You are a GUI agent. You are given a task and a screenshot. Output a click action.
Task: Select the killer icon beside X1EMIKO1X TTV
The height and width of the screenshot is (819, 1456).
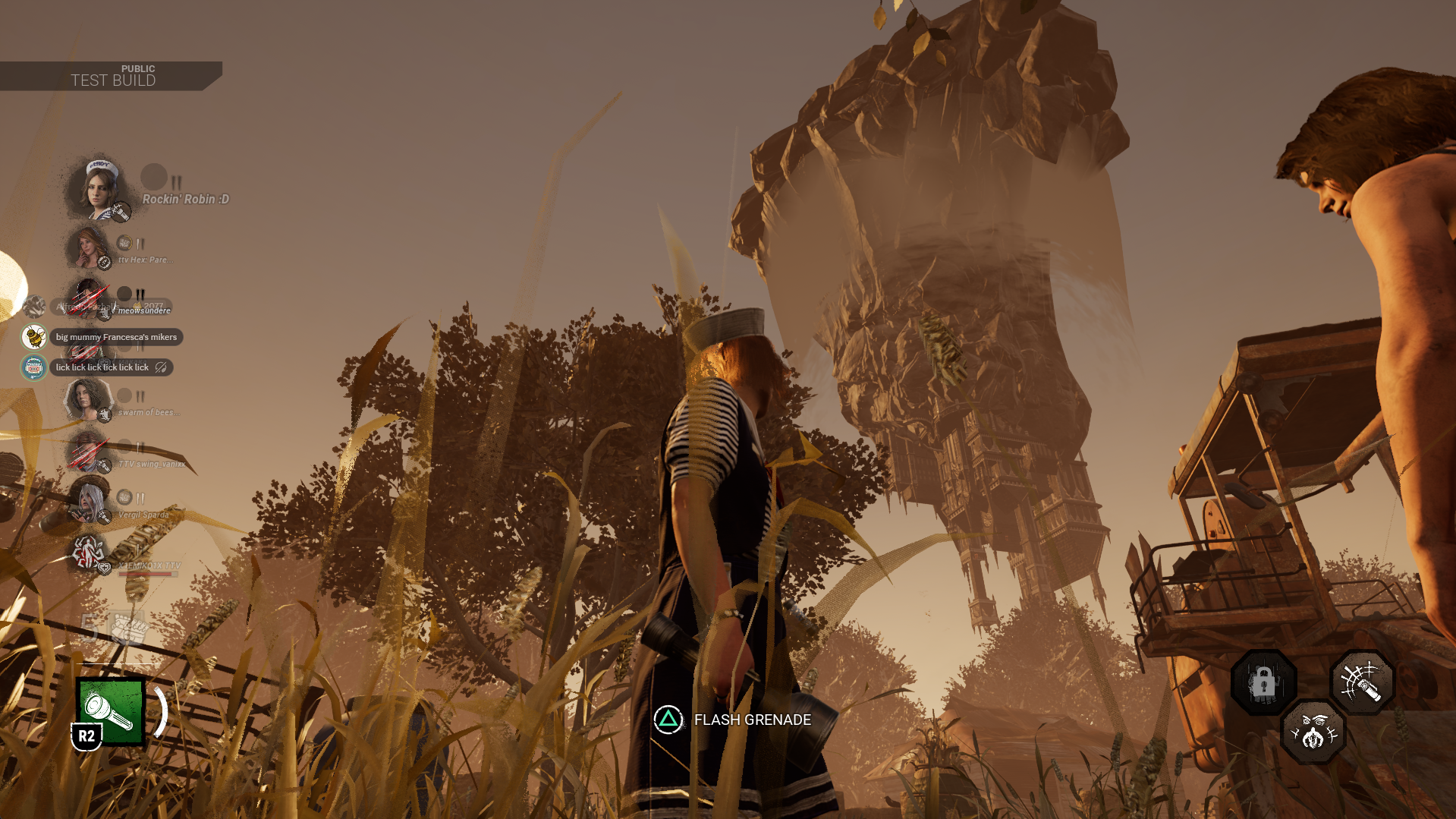87,553
